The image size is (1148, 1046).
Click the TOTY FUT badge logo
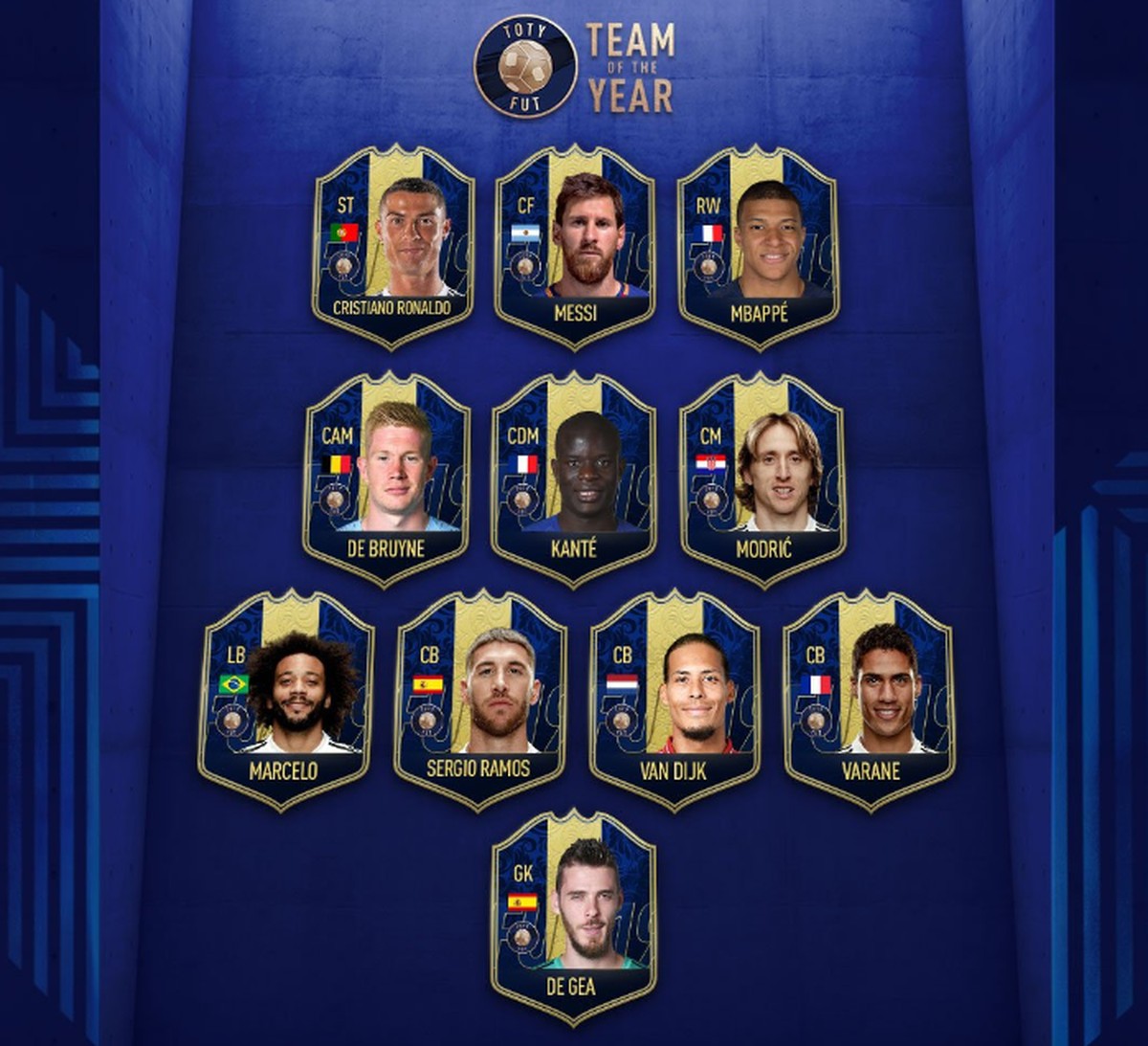pyautogui.click(x=525, y=65)
